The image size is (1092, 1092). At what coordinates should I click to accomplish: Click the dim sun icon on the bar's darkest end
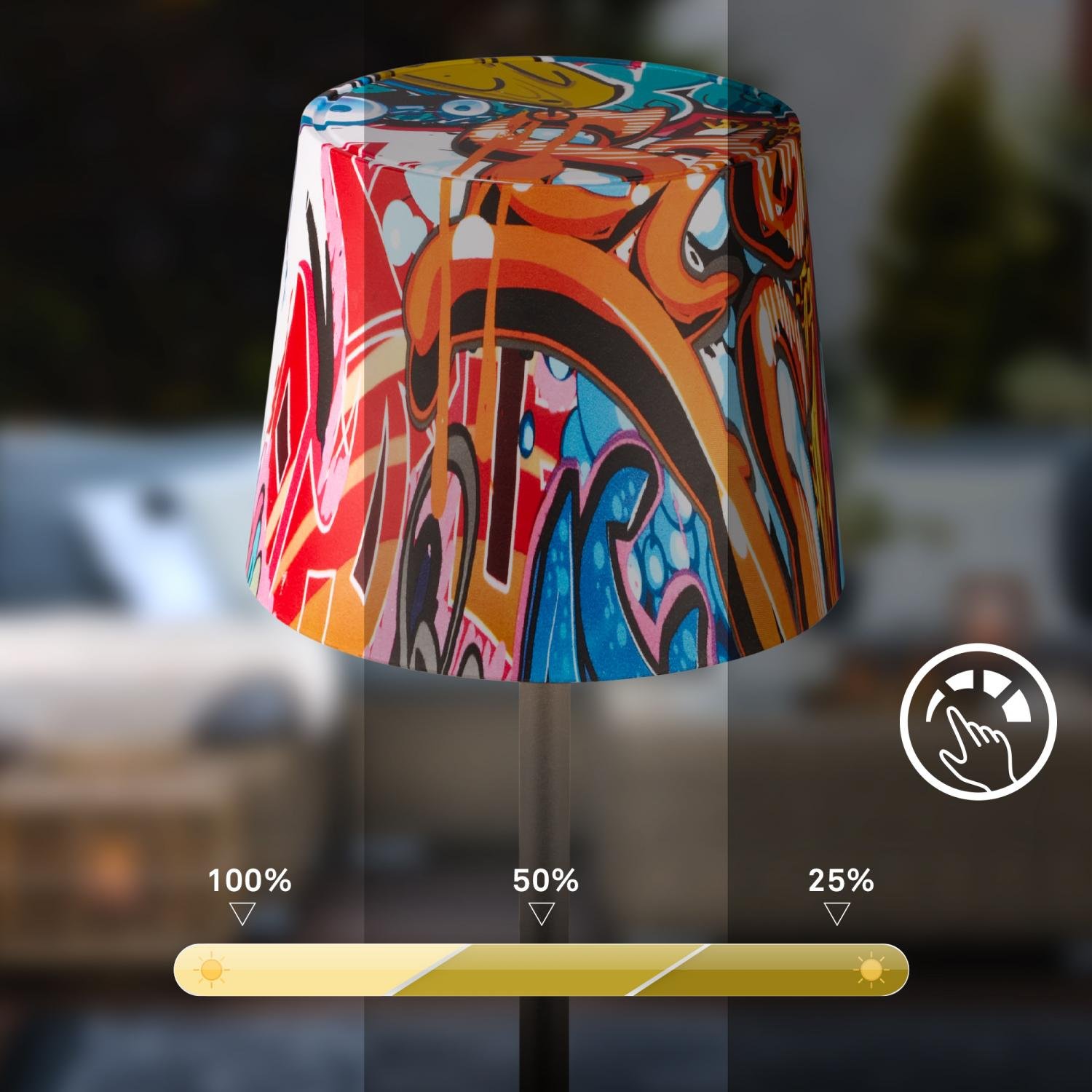pos(871,970)
